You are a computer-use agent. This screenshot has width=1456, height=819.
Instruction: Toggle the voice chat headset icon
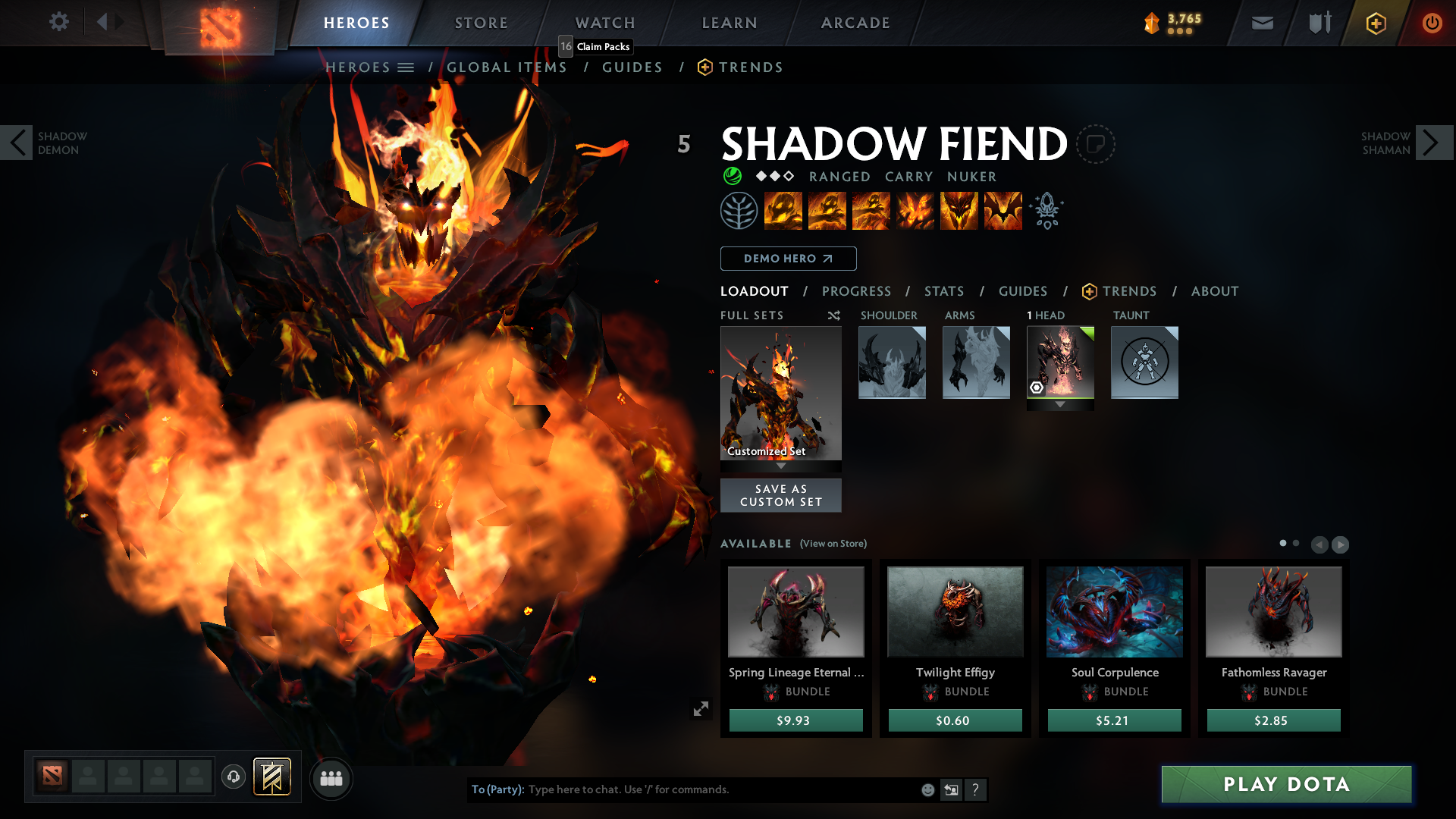(x=234, y=778)
